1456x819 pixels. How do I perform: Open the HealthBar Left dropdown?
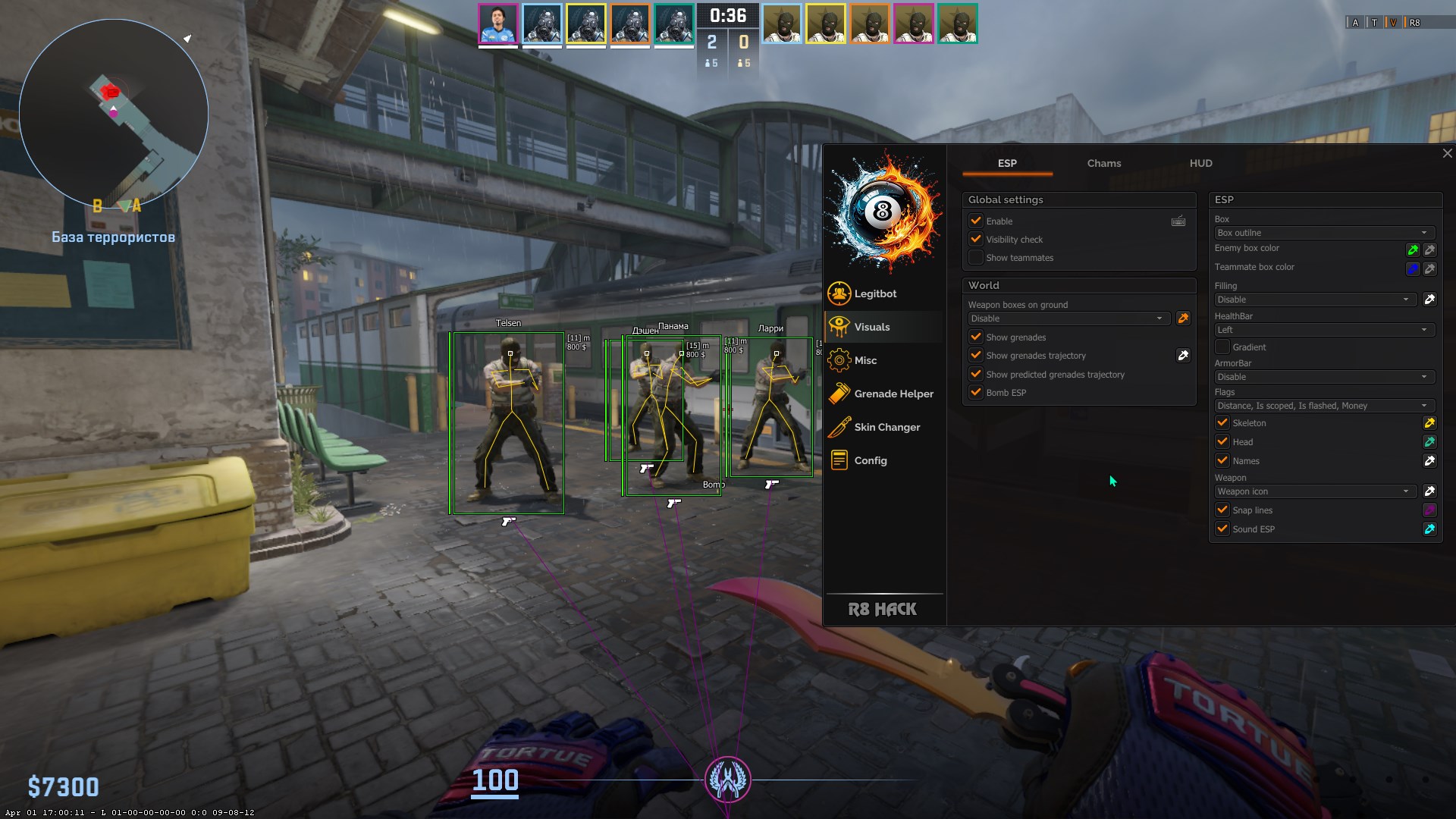pyautogui.click(x=1322, y=330)
